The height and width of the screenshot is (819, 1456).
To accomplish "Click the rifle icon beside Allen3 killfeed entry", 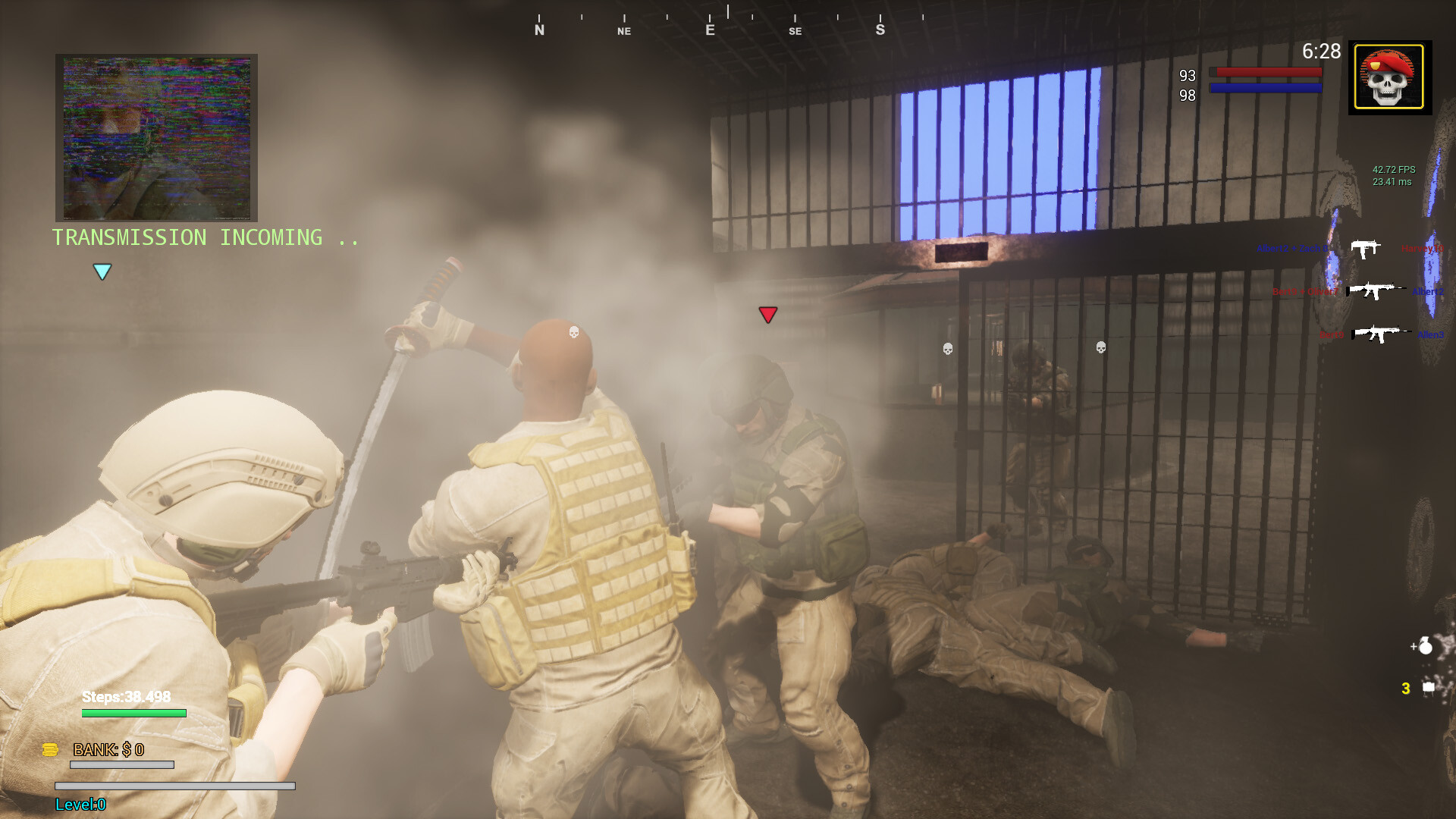I will [x=1377, y=334].
